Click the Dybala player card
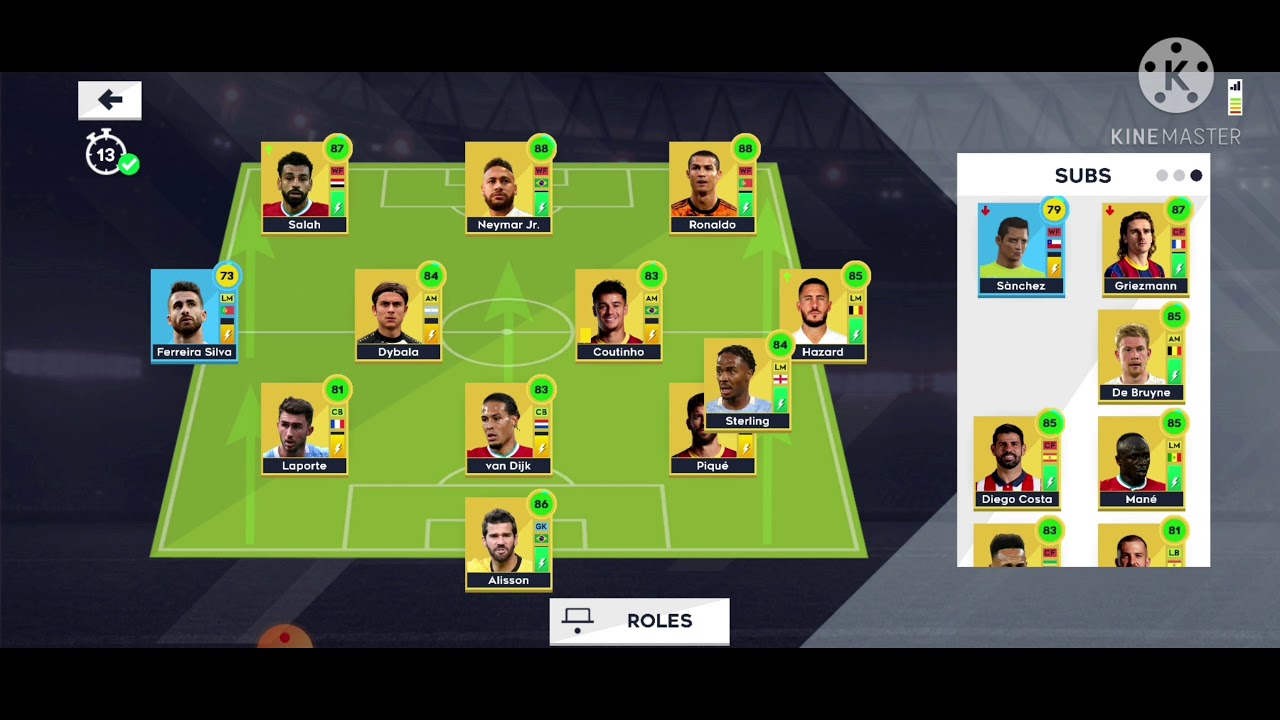The image size is (1280, 720). tap(398, 315)
